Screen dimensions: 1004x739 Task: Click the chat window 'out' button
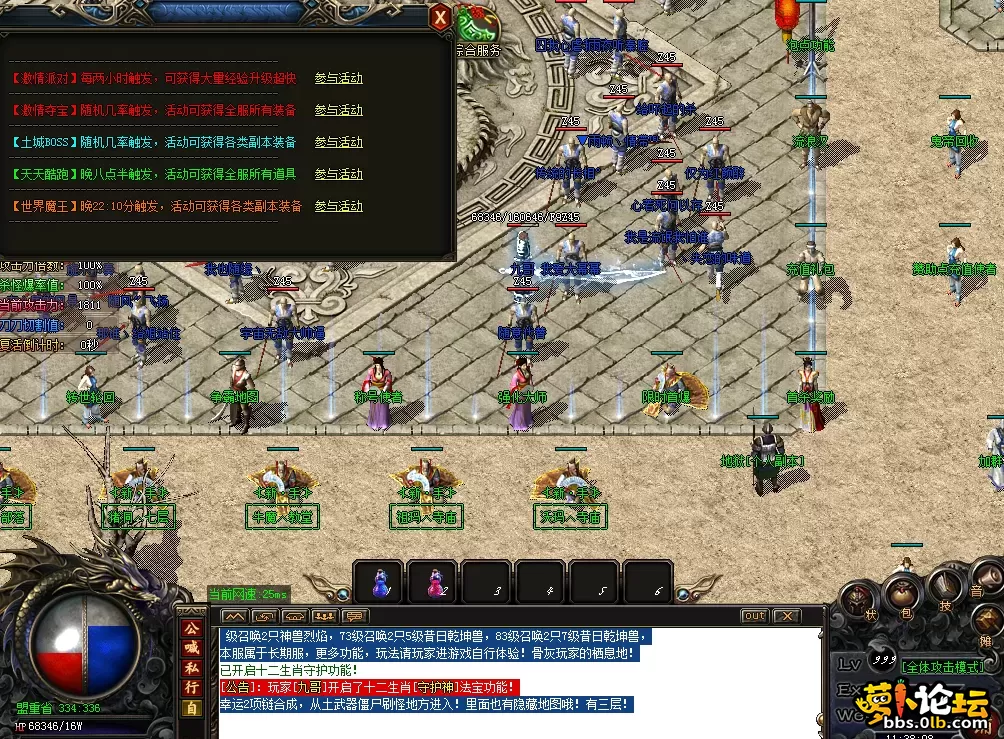[754, 616]
